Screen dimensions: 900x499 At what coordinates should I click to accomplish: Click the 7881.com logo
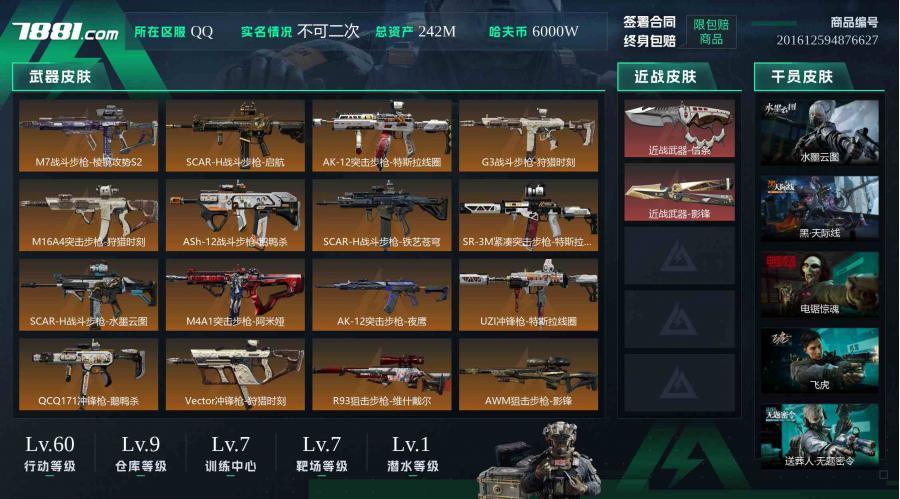click(65, 32)
